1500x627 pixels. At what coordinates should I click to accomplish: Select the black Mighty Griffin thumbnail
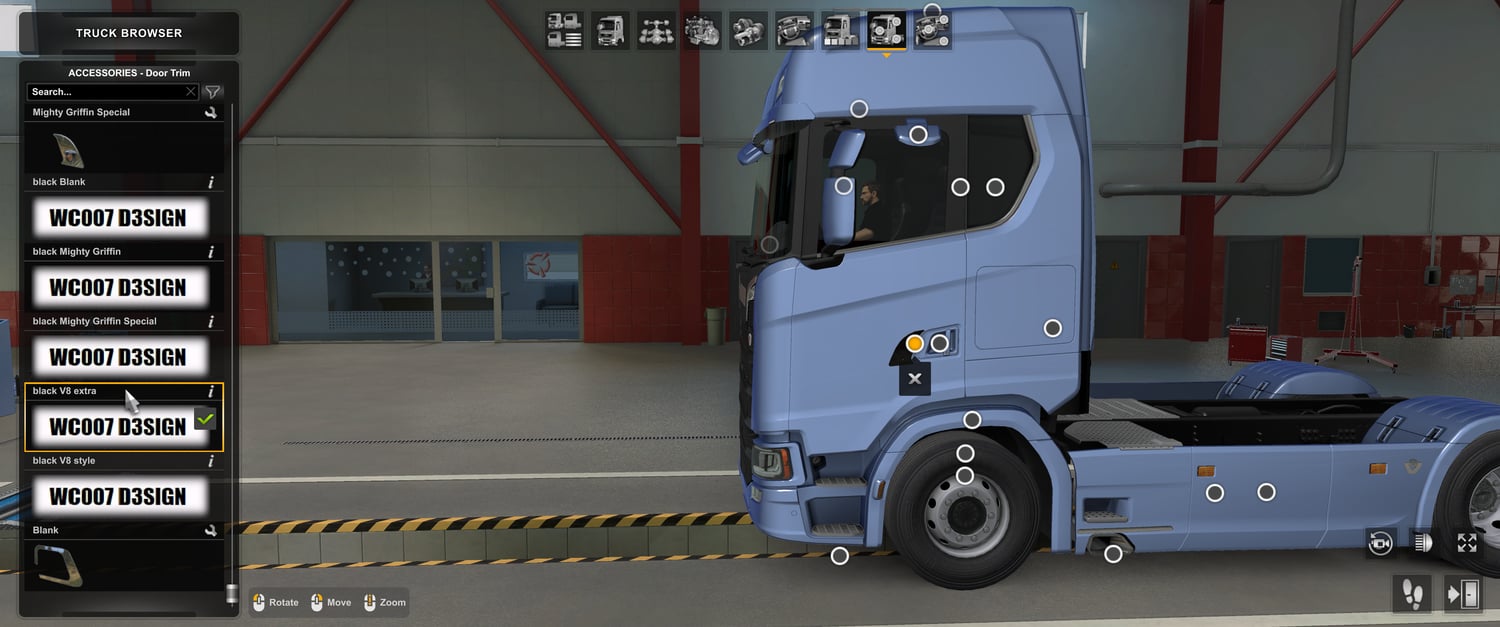118,288
